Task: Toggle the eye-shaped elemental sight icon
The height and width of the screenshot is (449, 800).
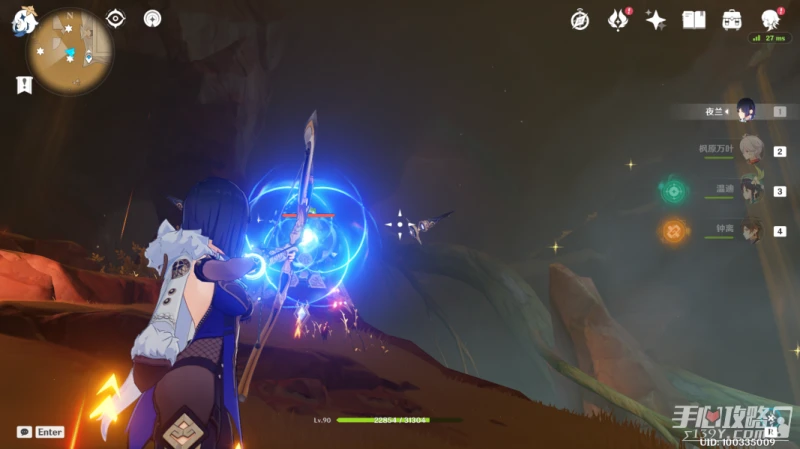Action: pos(116,18)
